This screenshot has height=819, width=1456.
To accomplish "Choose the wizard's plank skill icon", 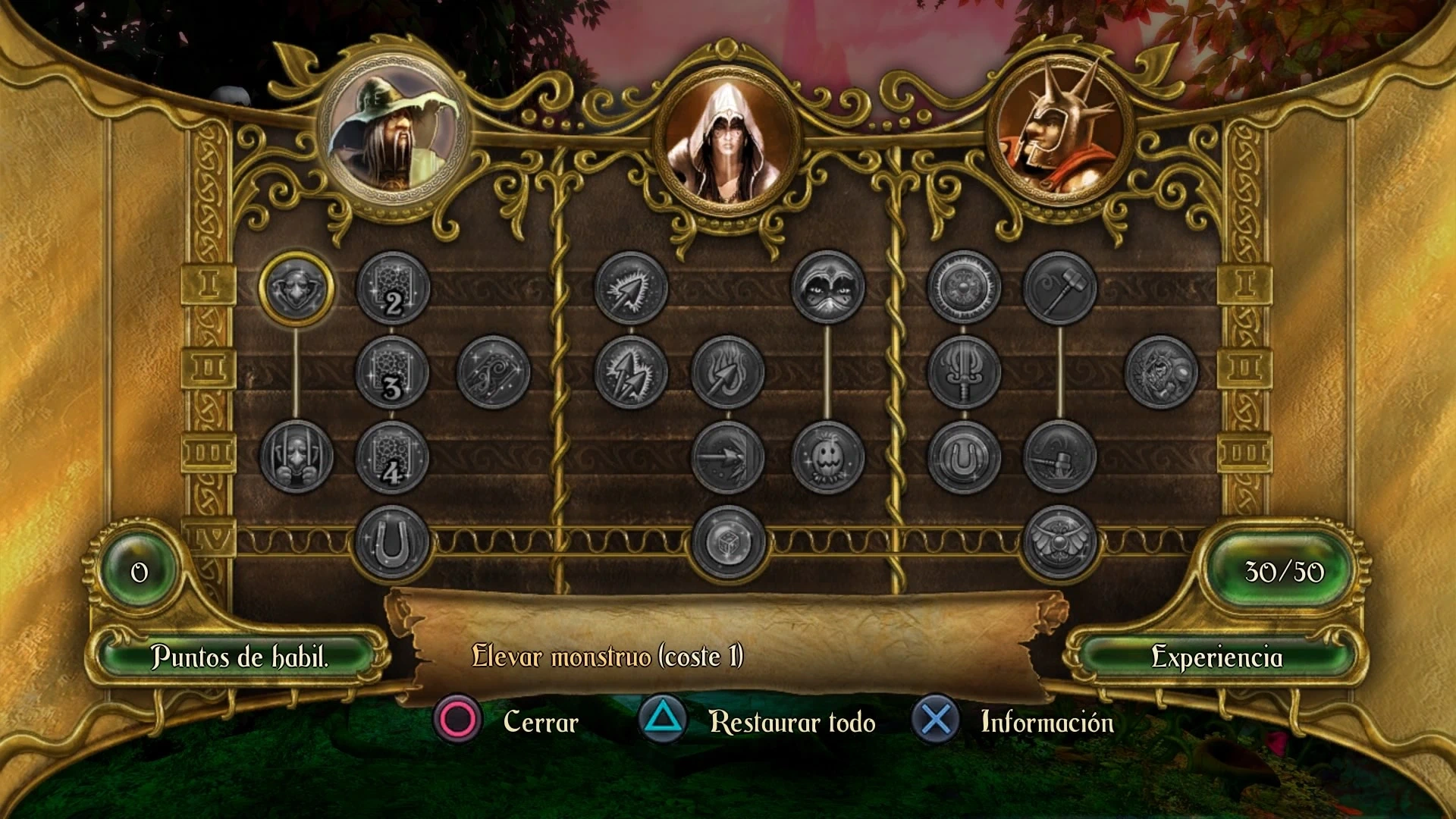I will coord(494,372).
